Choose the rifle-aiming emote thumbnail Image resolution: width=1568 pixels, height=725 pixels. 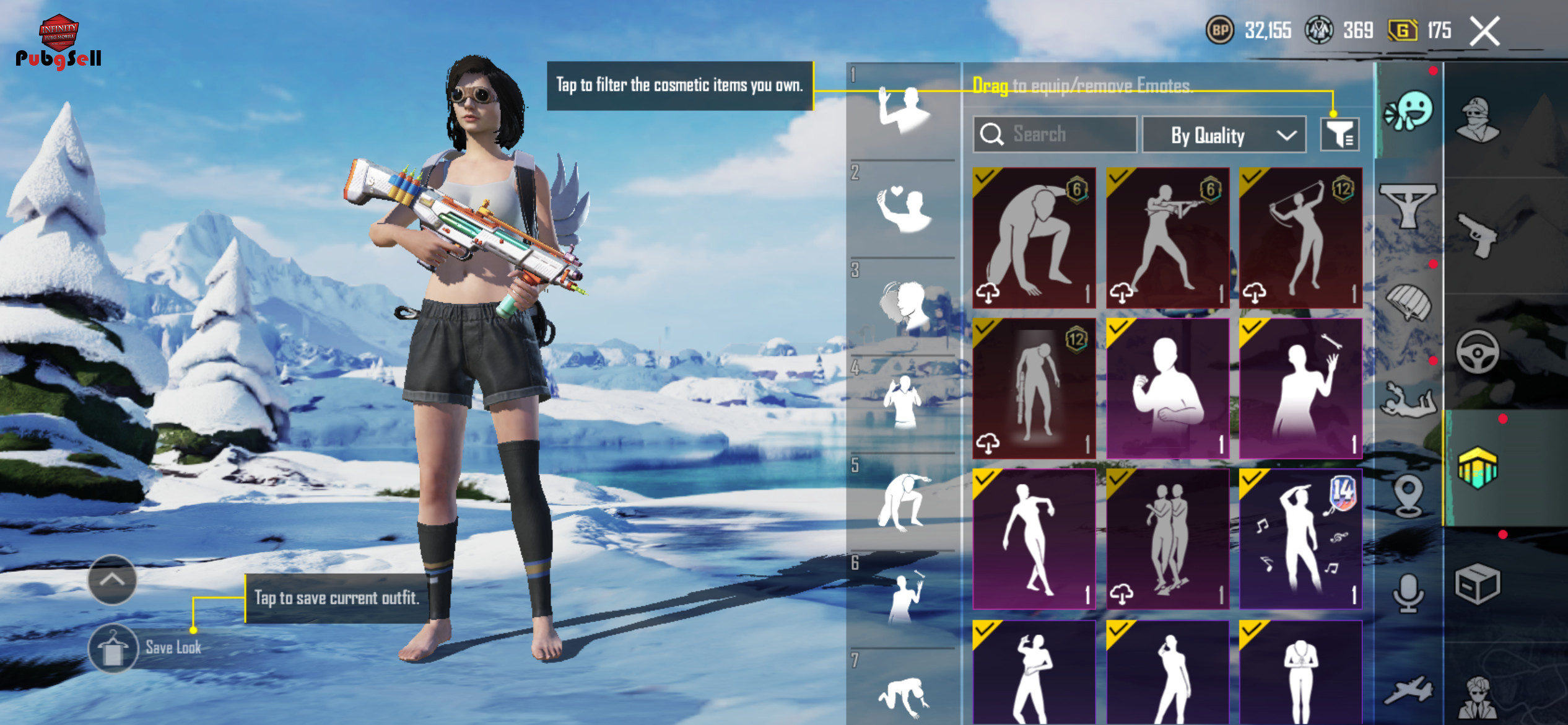click(1167, 238)
